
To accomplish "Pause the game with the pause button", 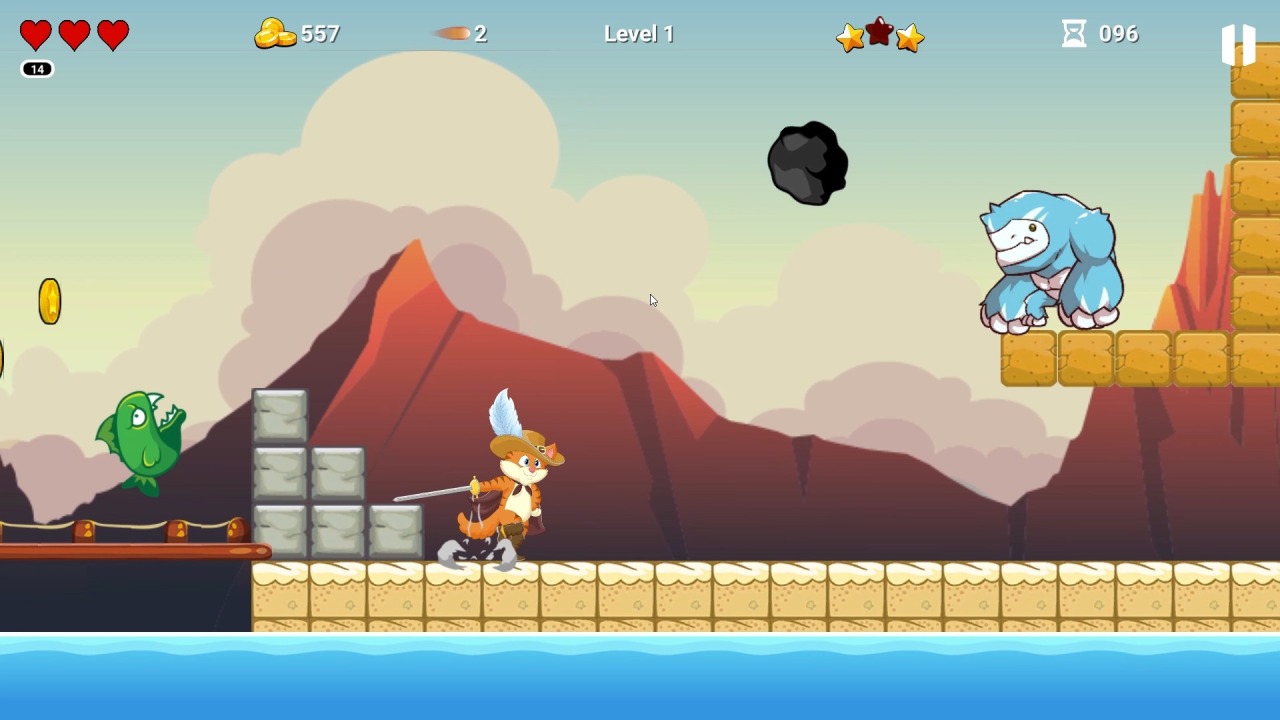I will point(1240,42).
